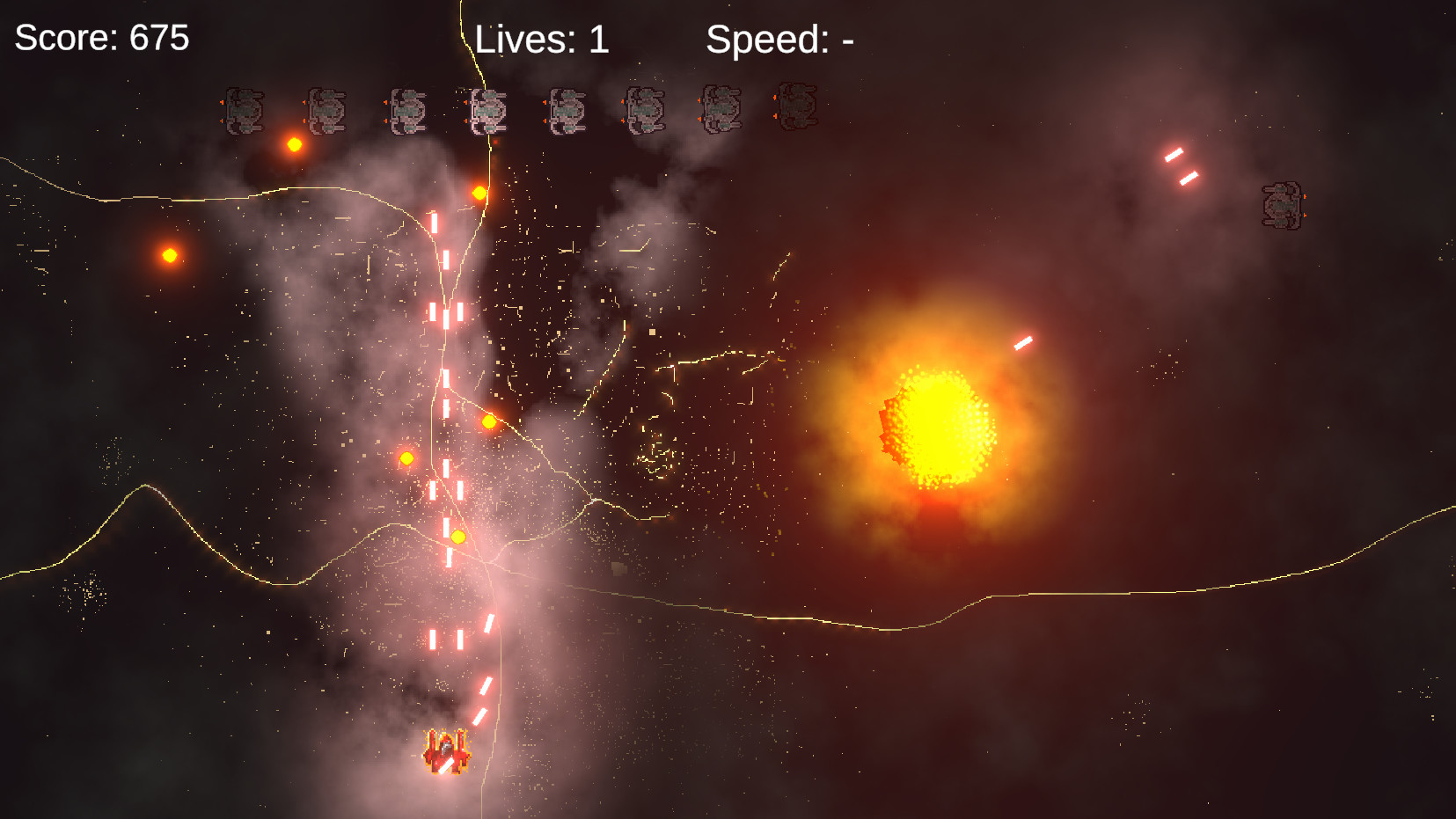Click the second enemy ship from the left
The image size is (1456, 819).
point(326,109)
